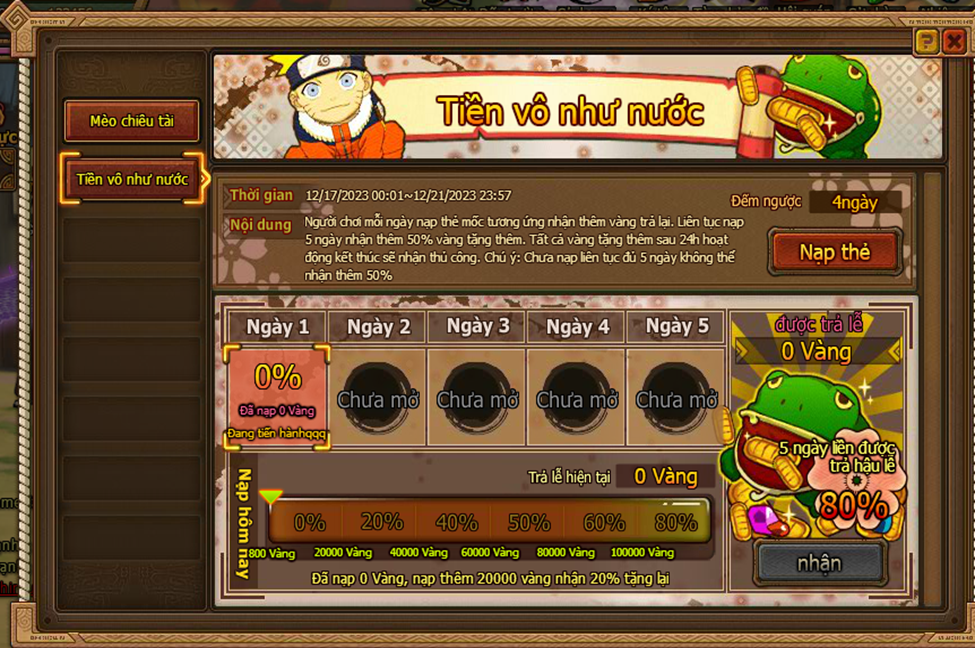Choose the Ngày 4 locked slot

[576, 397]
